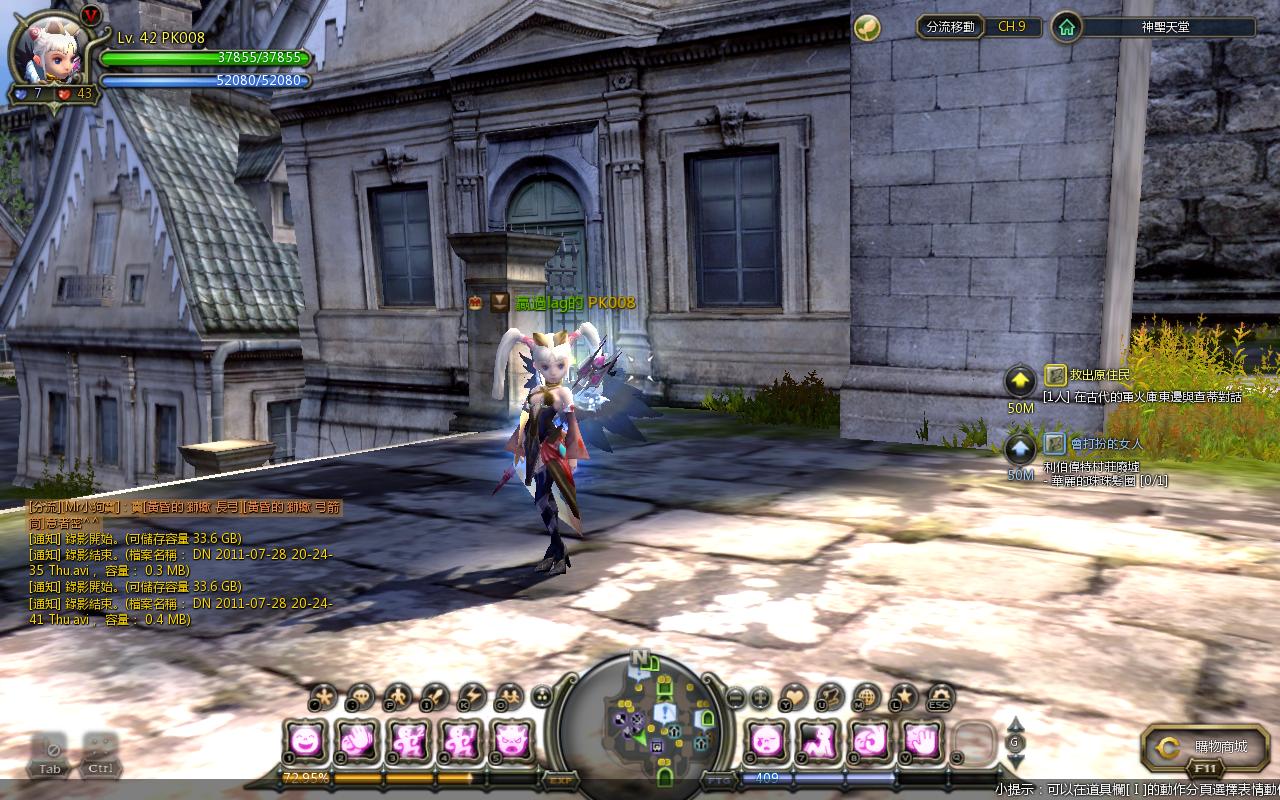Zoom in the minimap with plus button

tap(760, 696)
